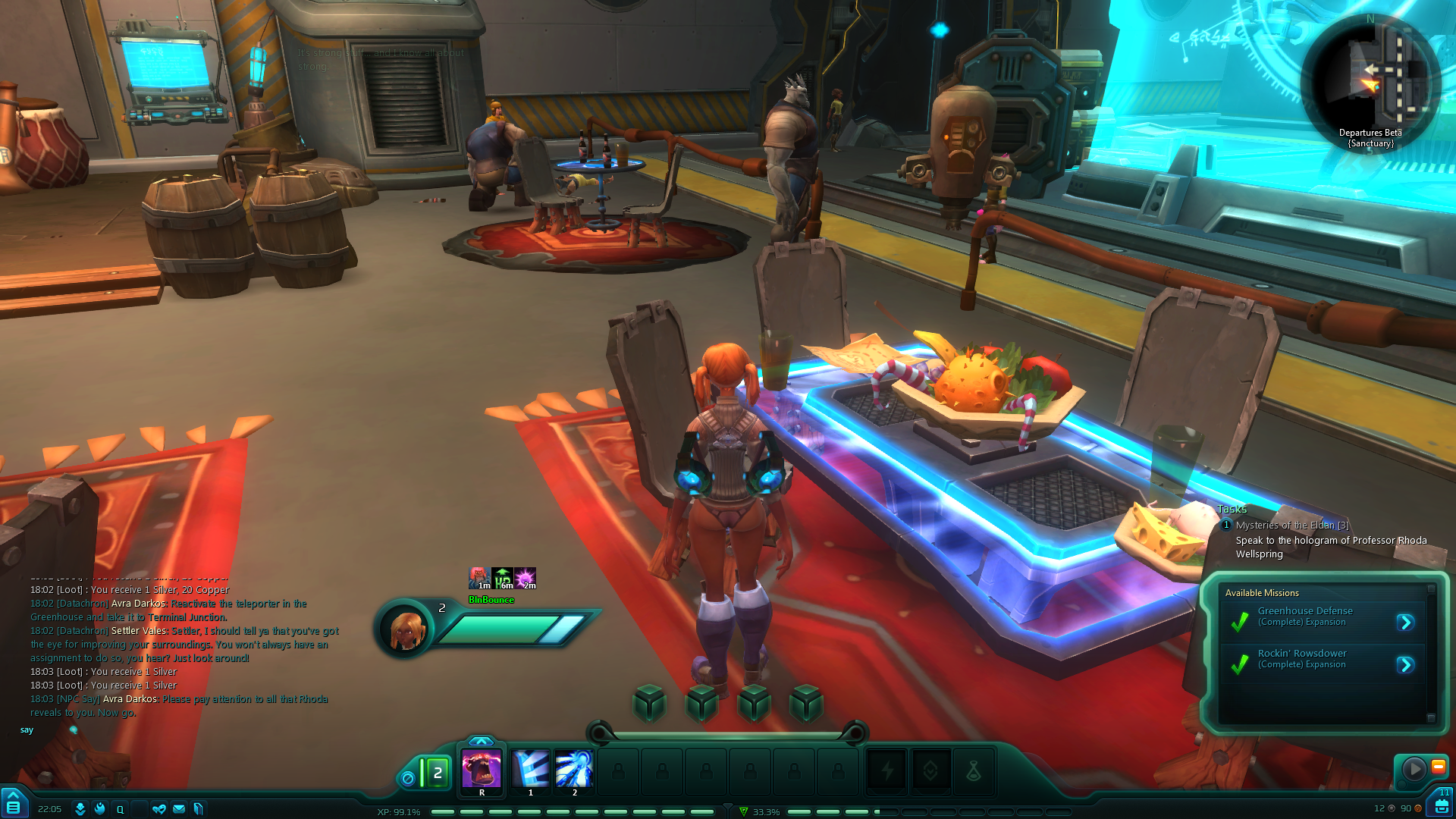Screen dimensions: 1456x819
Task: Cast the energy burst ability in slot 2
Action: [x=574, y=770]
